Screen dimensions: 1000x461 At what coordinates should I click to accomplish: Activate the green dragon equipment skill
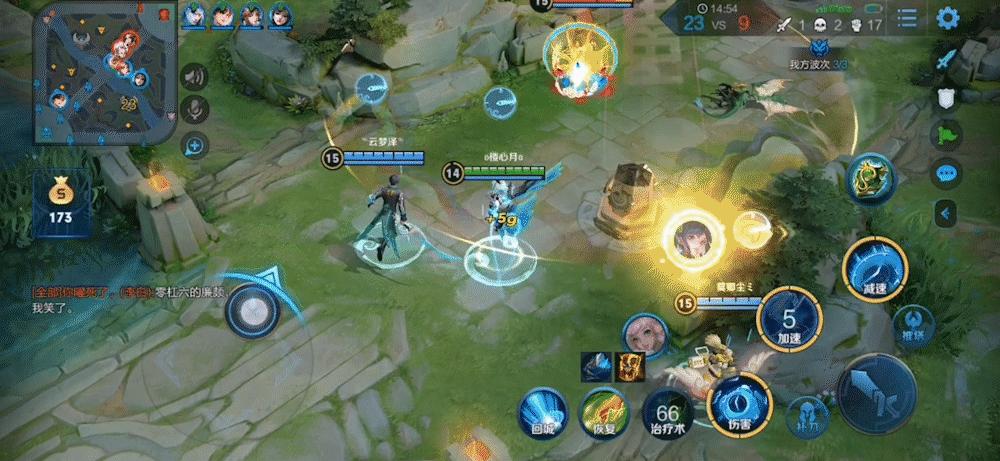(x=869, y=180)
